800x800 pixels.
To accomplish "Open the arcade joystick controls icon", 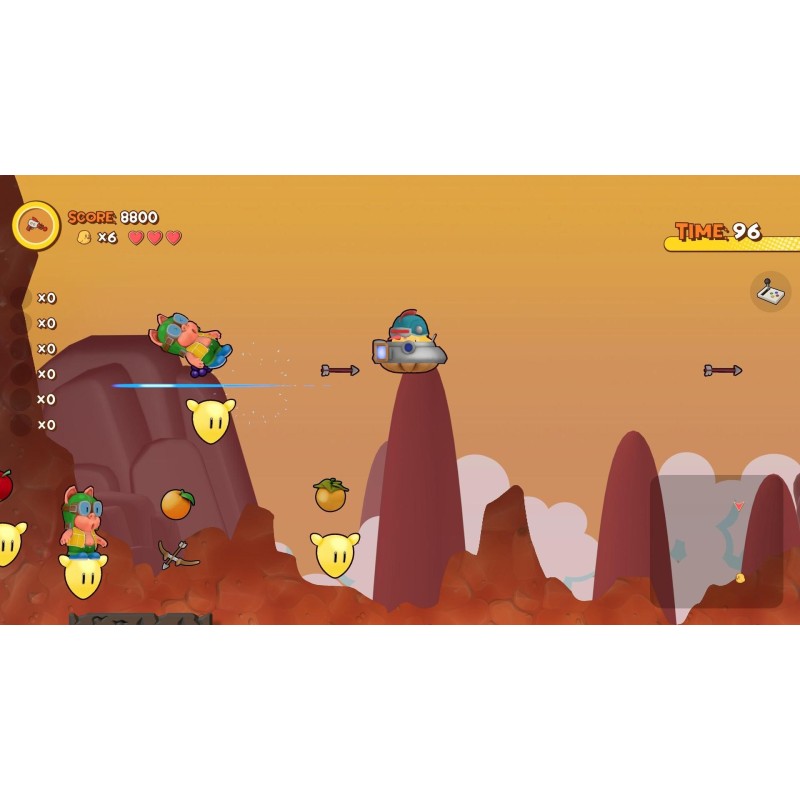I will tap(770, 292).
